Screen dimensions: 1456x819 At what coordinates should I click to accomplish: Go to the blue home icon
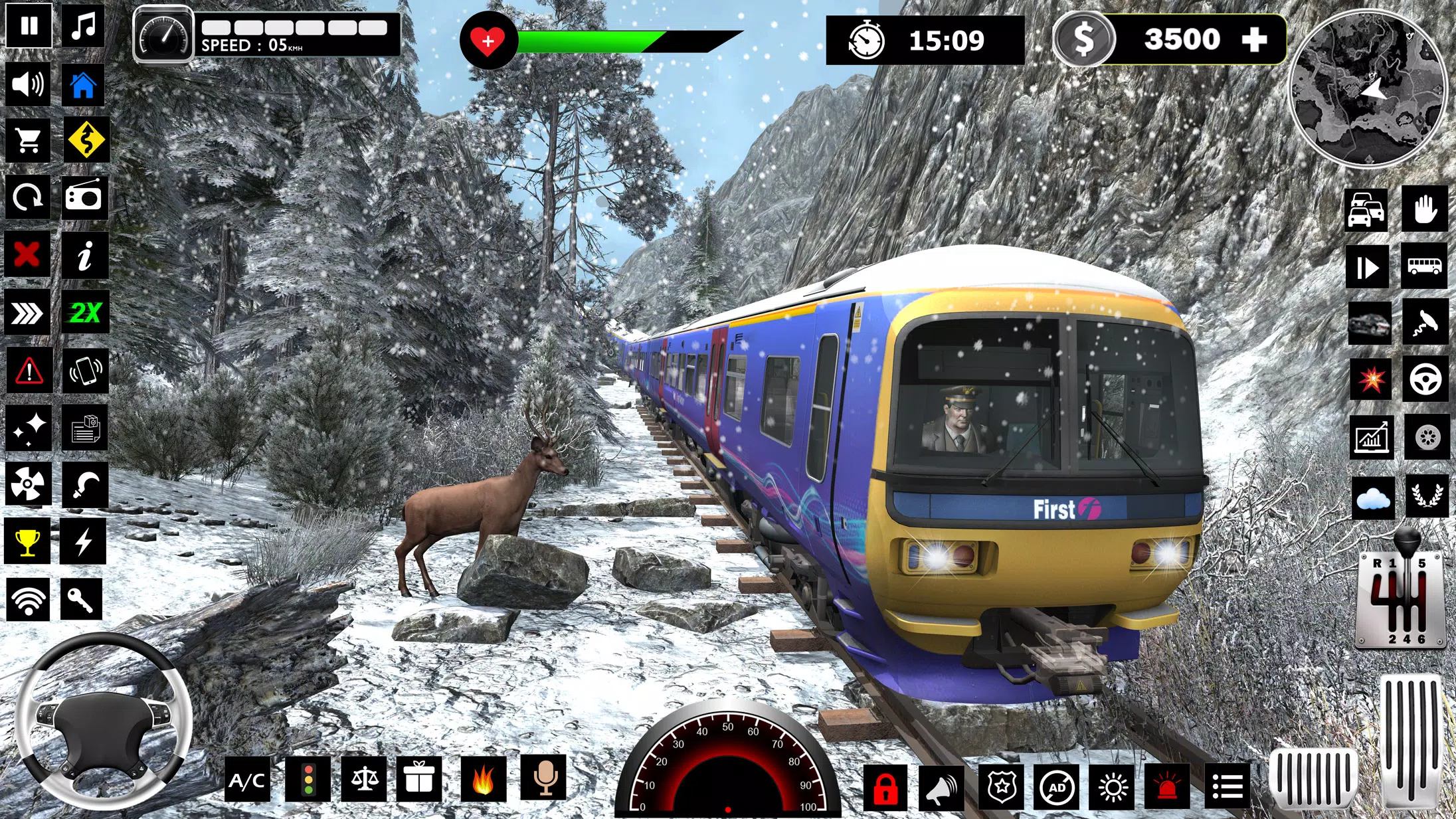[x=84, y=85]
